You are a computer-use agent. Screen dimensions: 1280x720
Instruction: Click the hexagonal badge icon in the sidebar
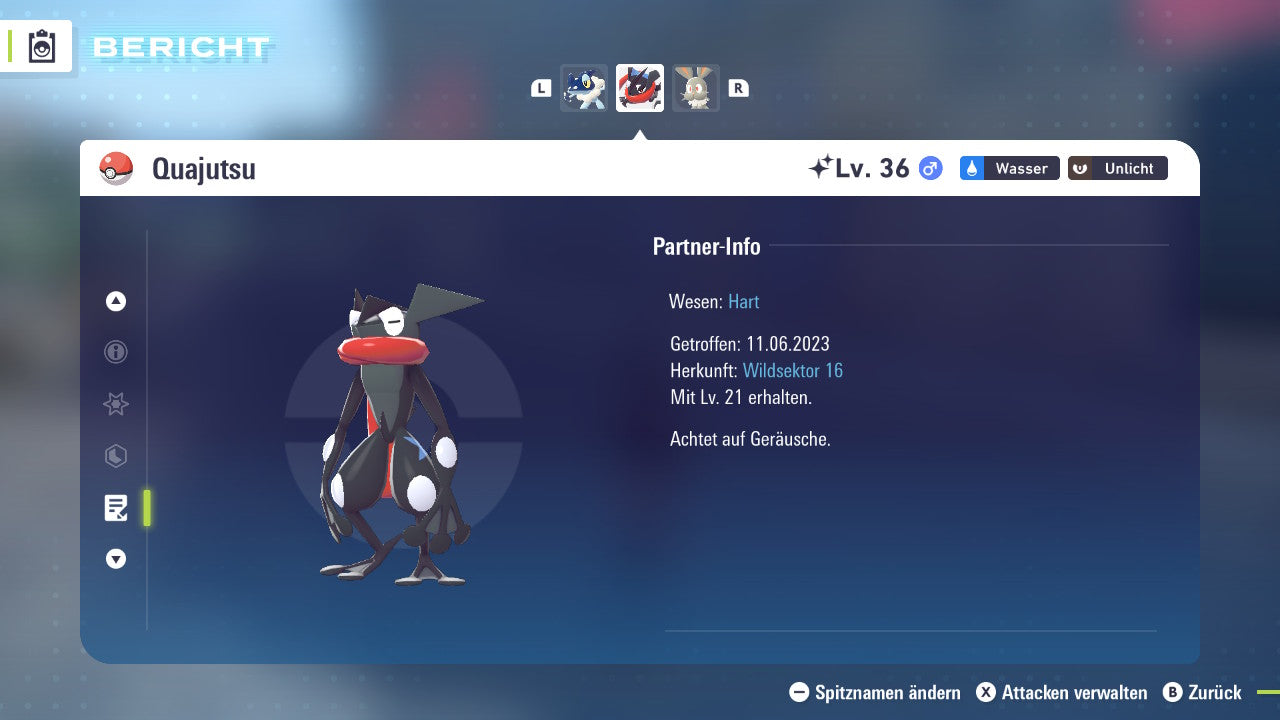115,456
